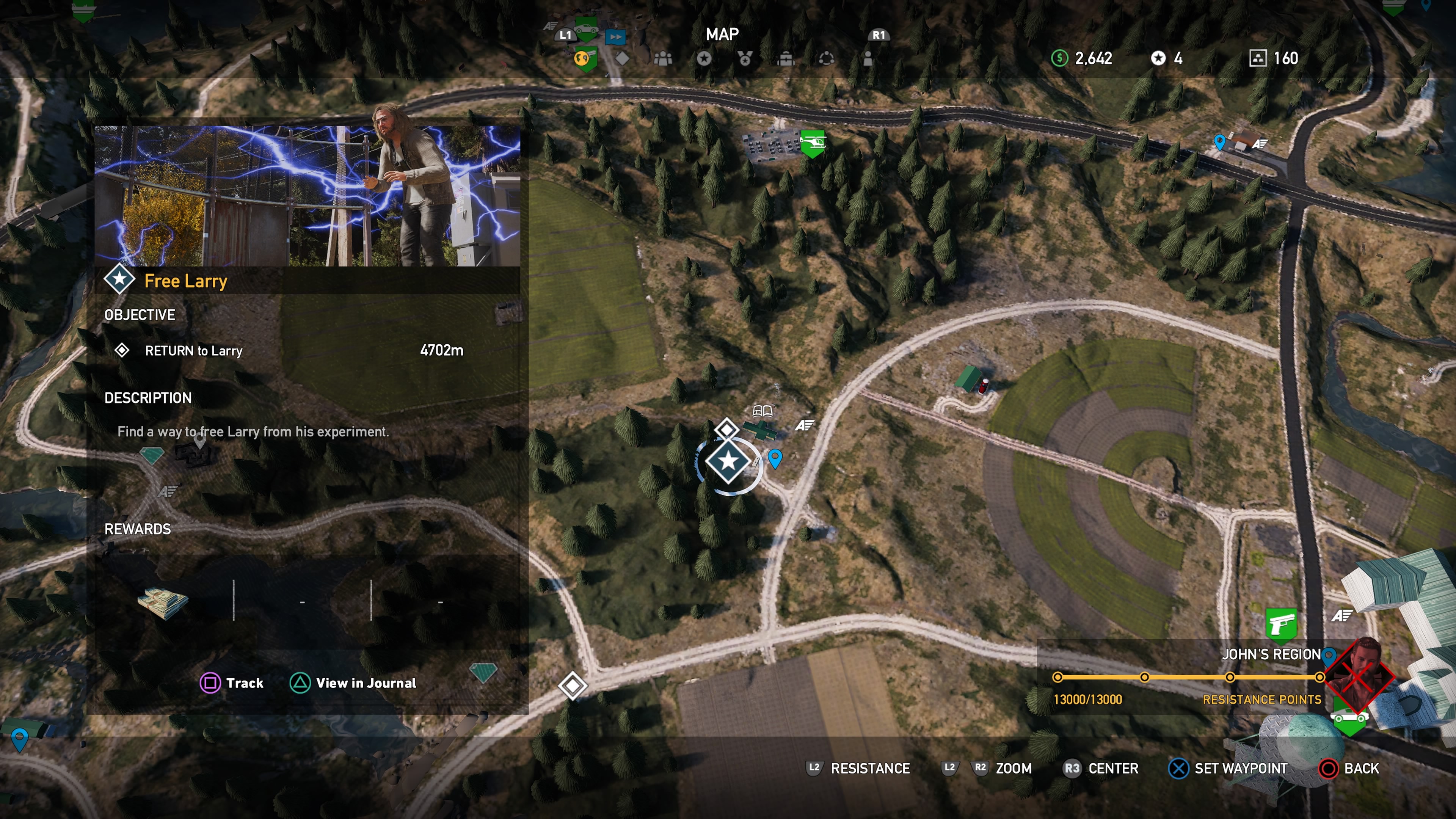Click the Free Larry mission title
This screenshot has width=1456, height=819.
pyautogui.click(x=185, y=281)
